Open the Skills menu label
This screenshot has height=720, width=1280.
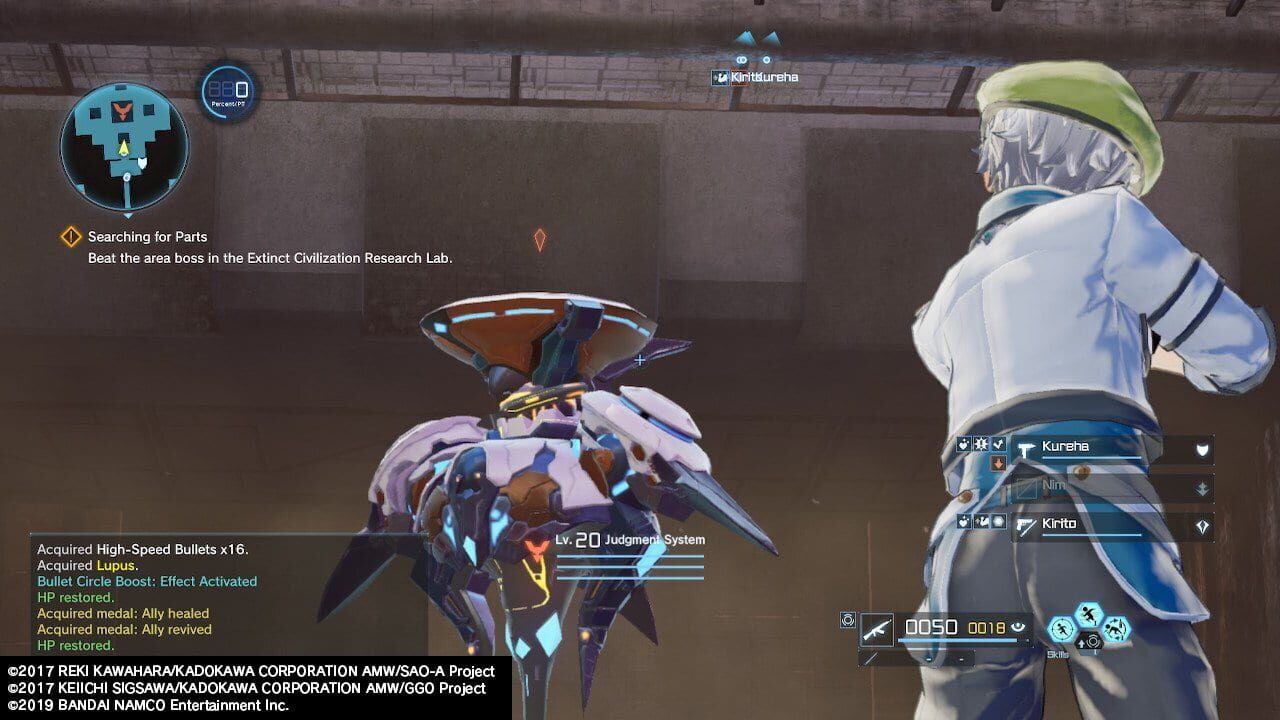1057,652
